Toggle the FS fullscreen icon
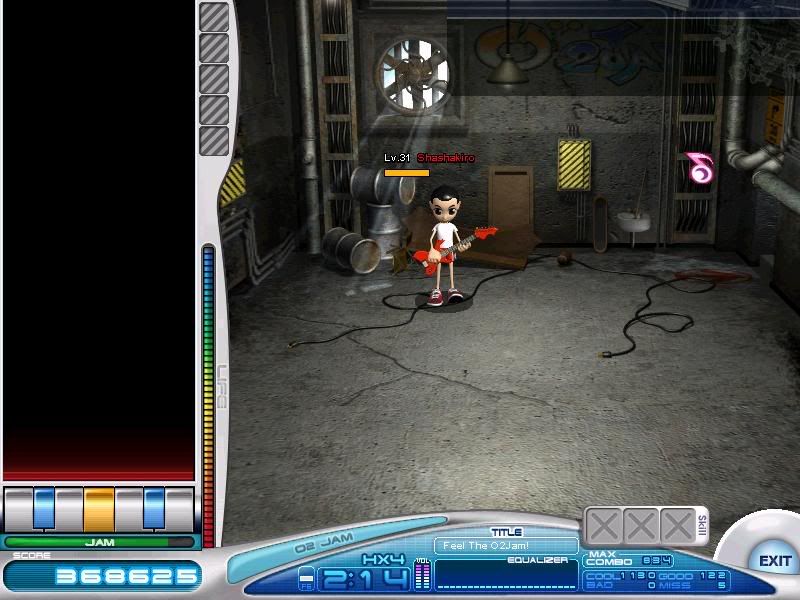The height and width of the screenshot is (600, 800). [x=307, y=578]
